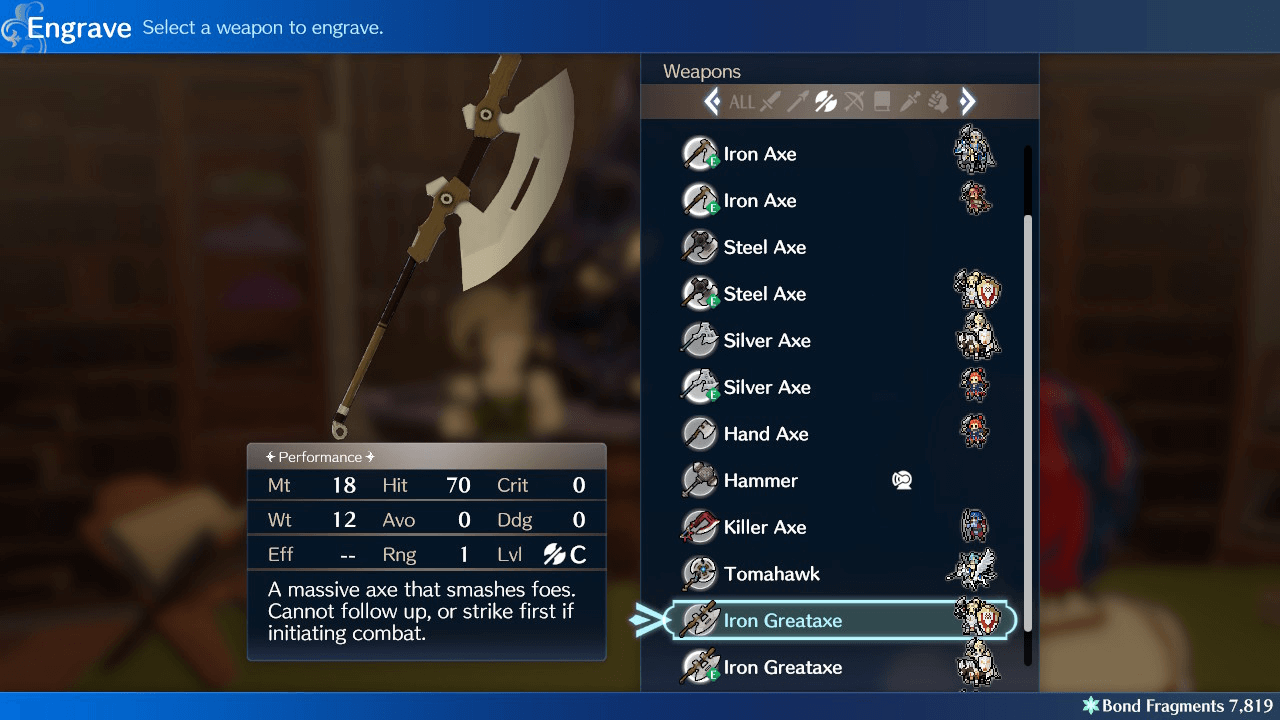Screen dimensions: 1280x720
Task: Select the Lance weapon filter icon
Action: point(798,101)
